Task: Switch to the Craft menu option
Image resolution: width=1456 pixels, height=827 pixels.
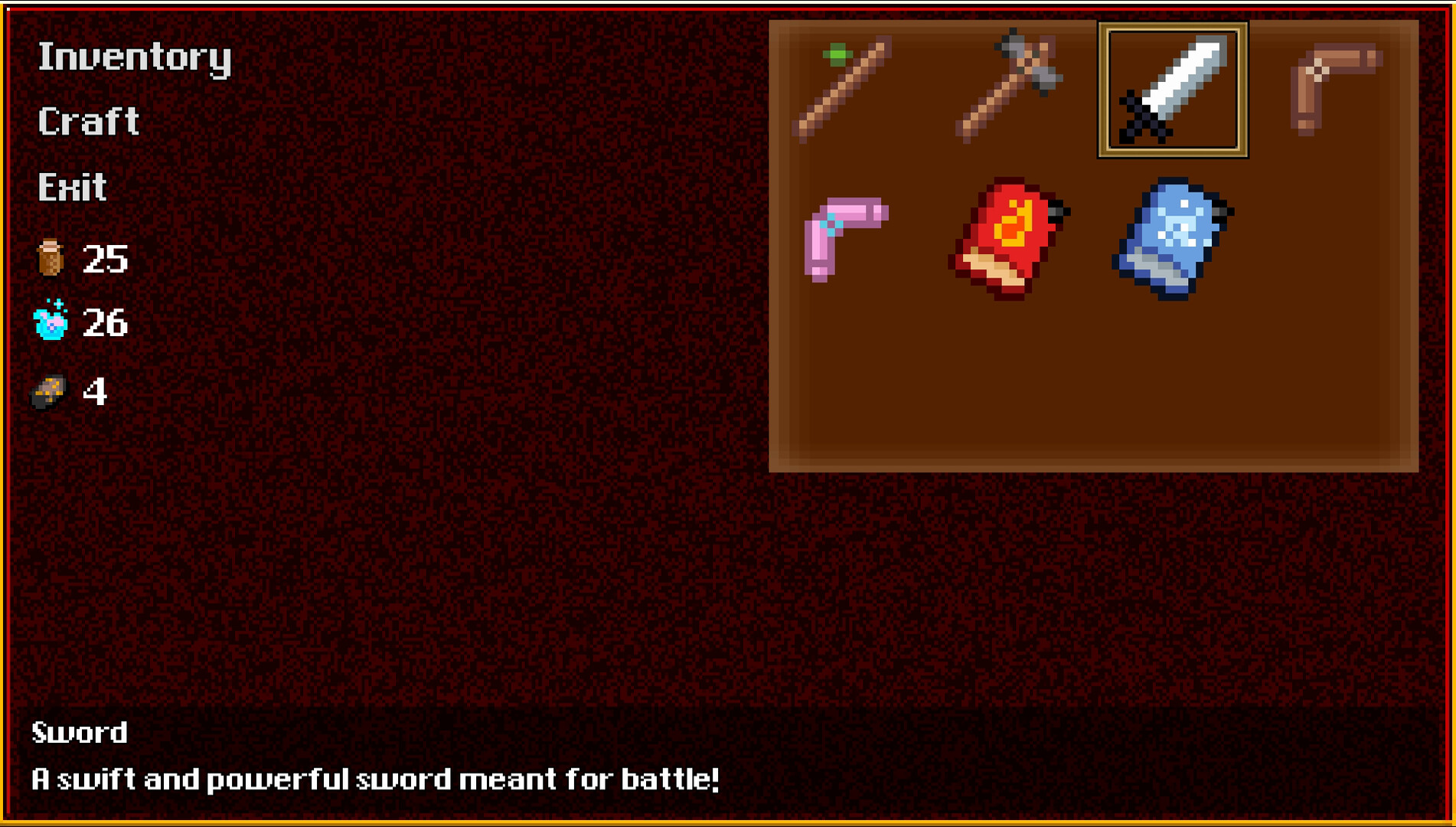Action: point(88,121)
